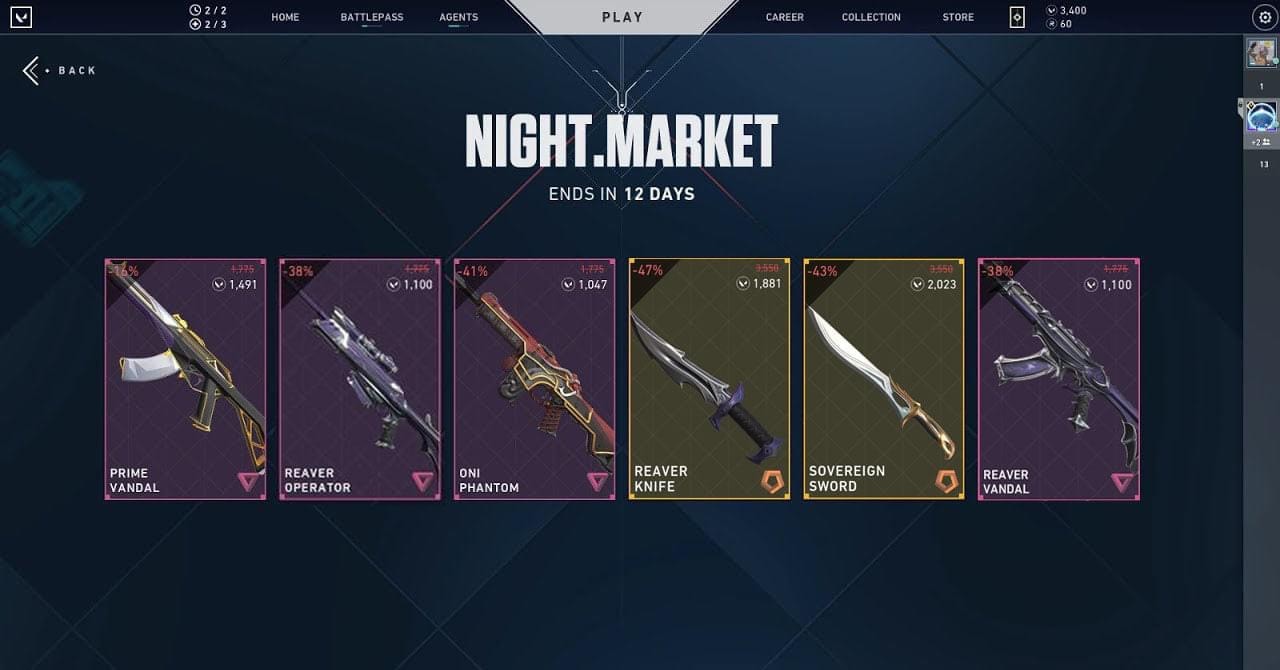Choose the Sovereign Sword offer card

(x=884, y=379)
